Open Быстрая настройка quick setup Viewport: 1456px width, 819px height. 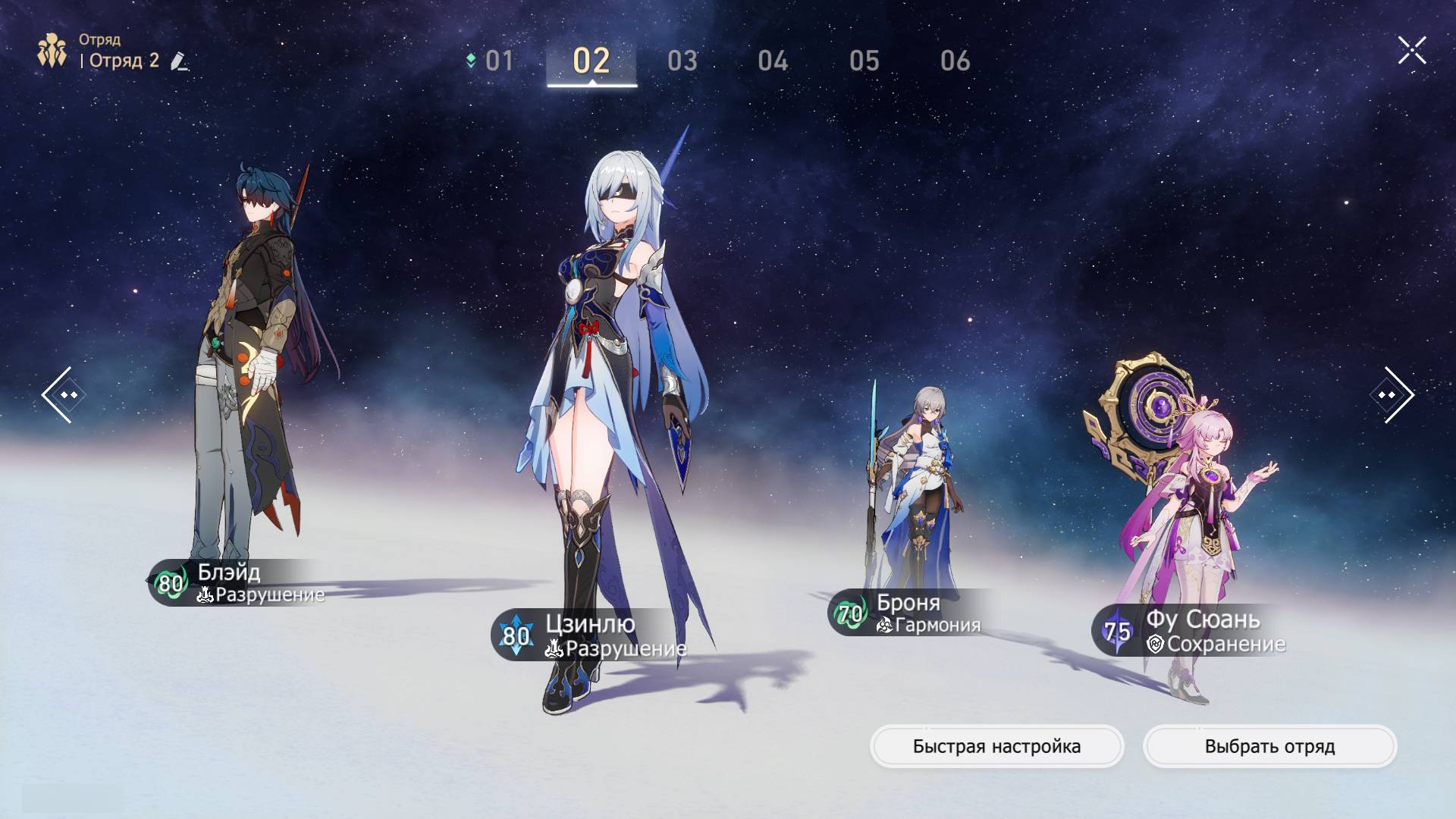[x=996, y=746]
